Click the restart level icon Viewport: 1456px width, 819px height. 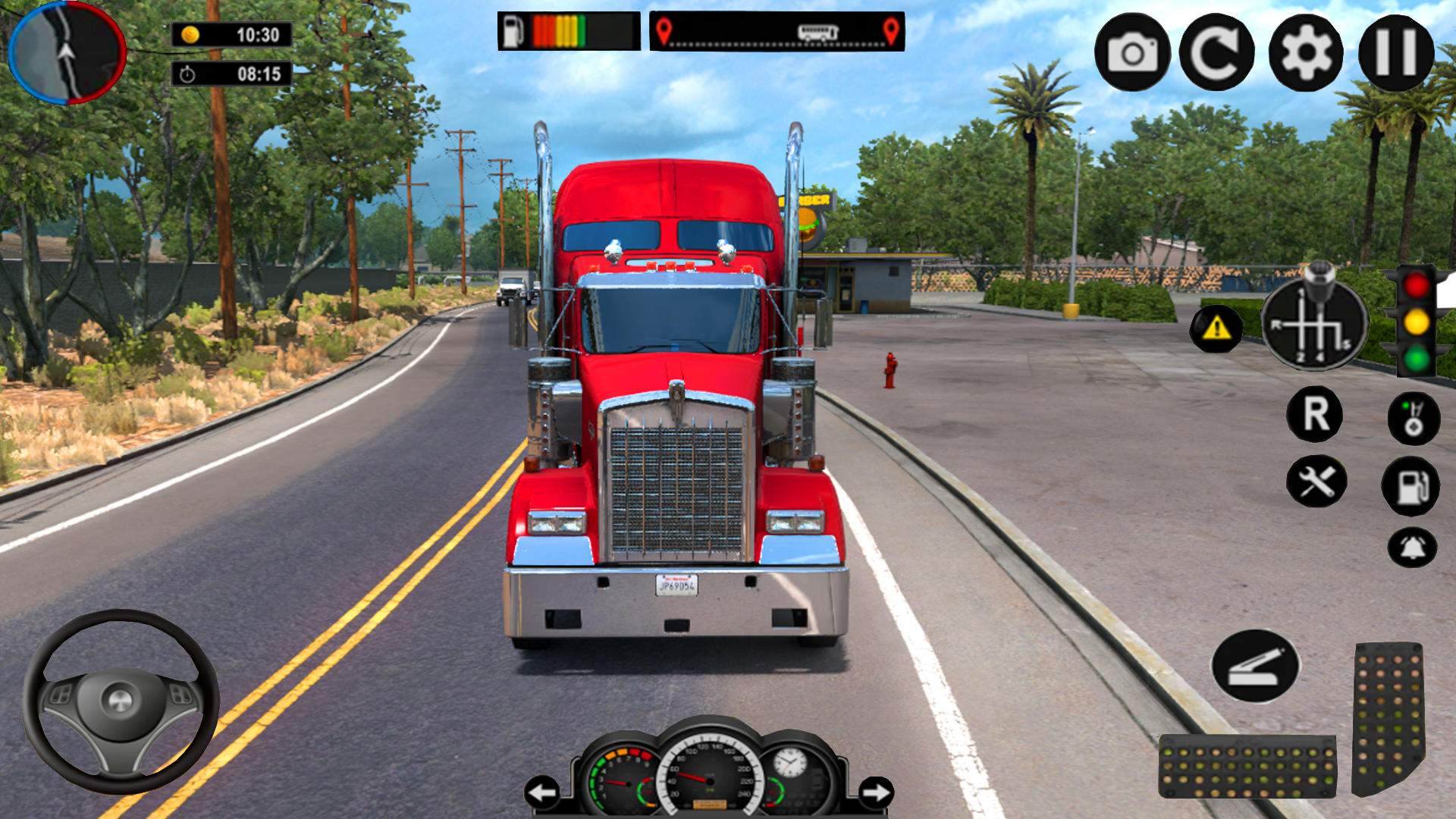1216,50
